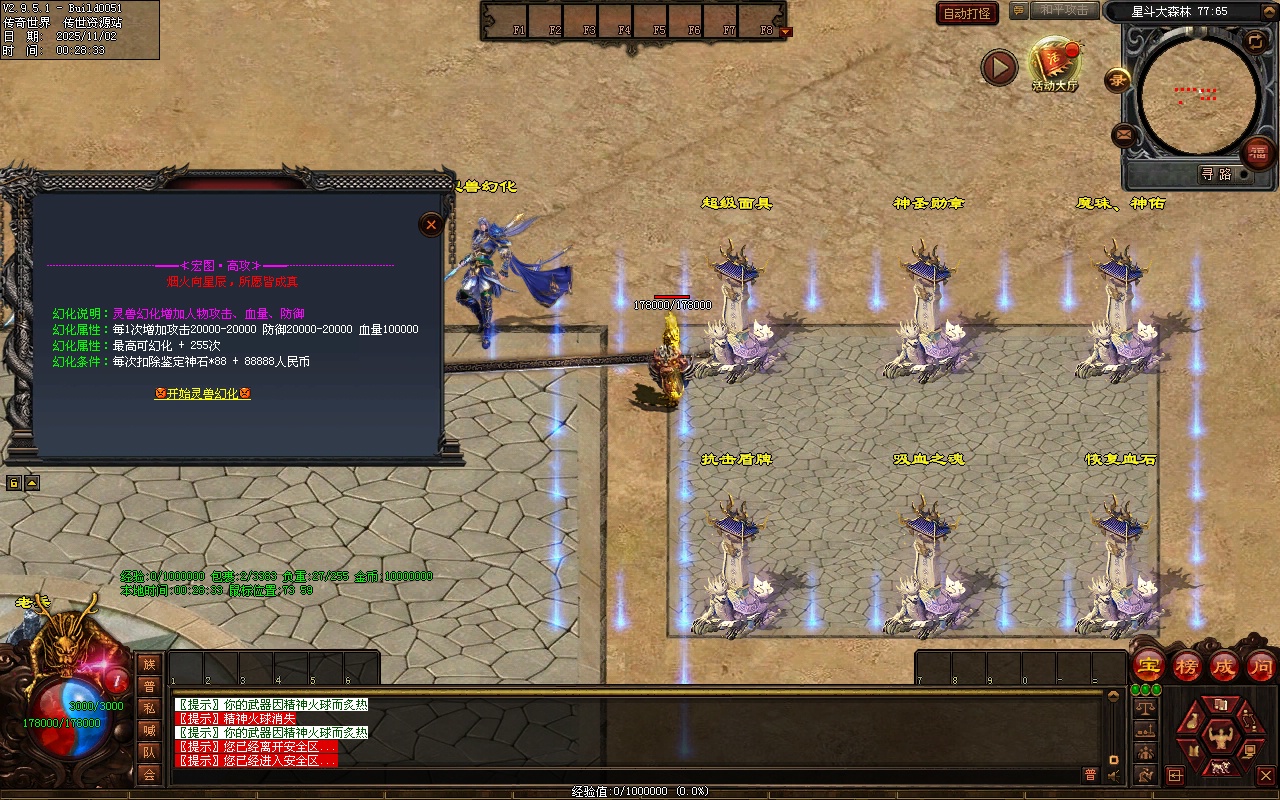1280x800 pixels.
Task: Open the 活动大厅 event hall
Action: [1054, 64]
